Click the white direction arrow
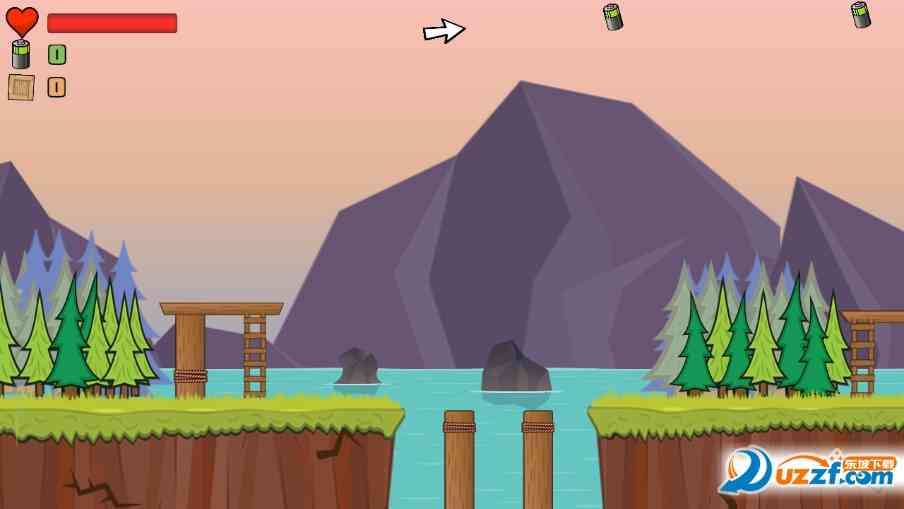 point(444,31)
